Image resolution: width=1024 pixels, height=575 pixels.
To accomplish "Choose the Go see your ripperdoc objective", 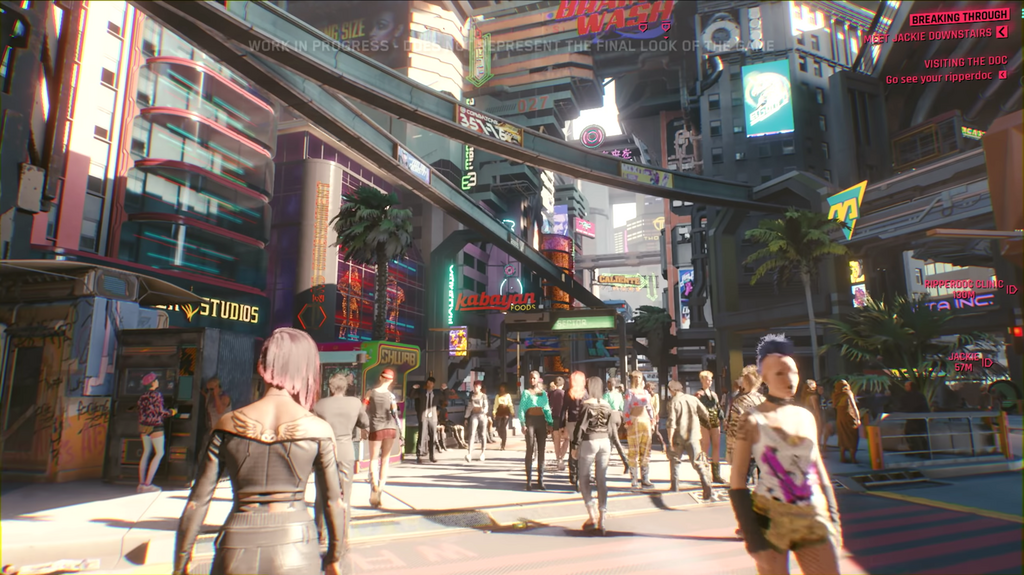I will point(945,78).
